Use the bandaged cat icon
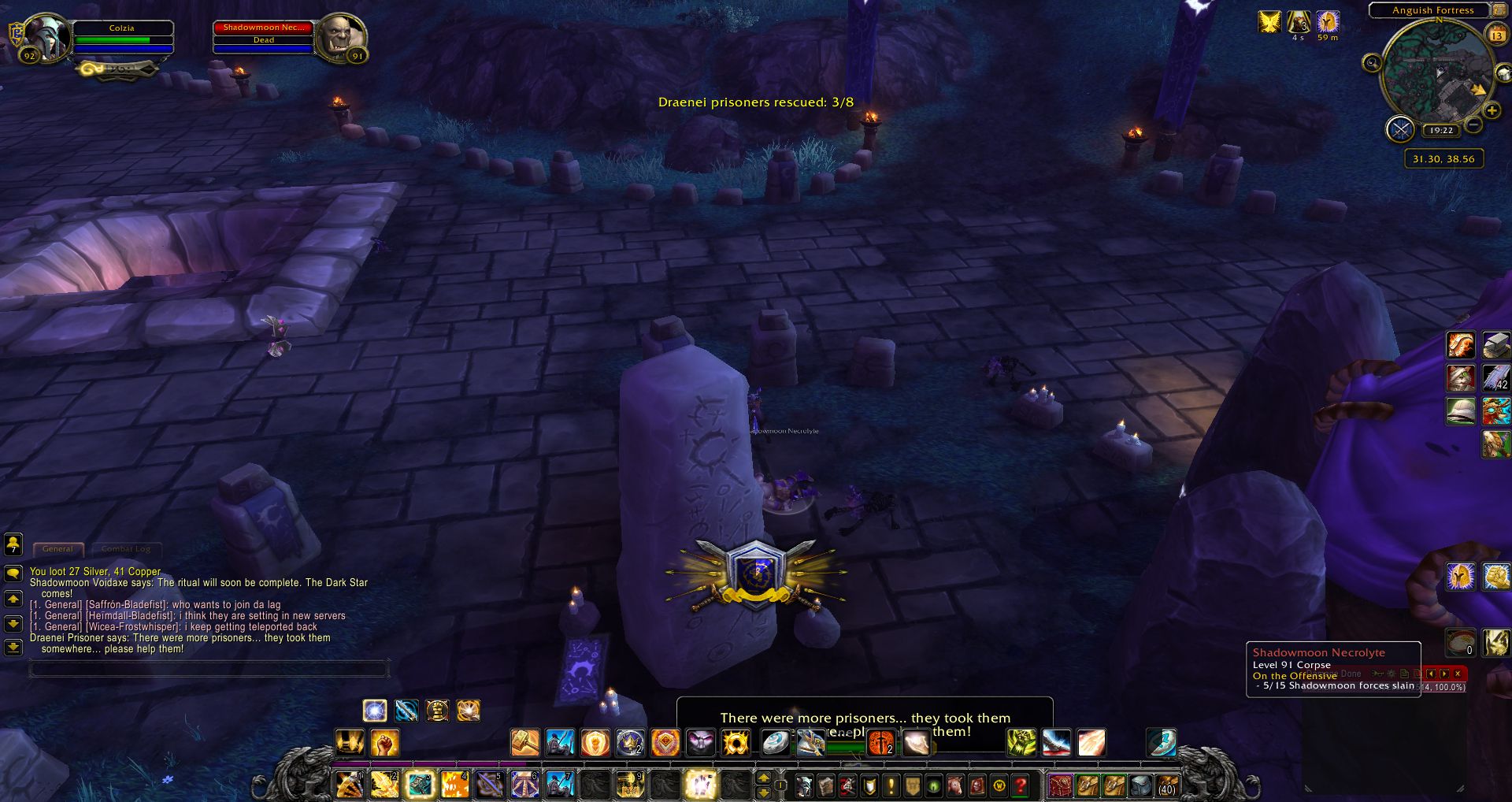This screenshot has width=1512, height=802. [1461, 378]
